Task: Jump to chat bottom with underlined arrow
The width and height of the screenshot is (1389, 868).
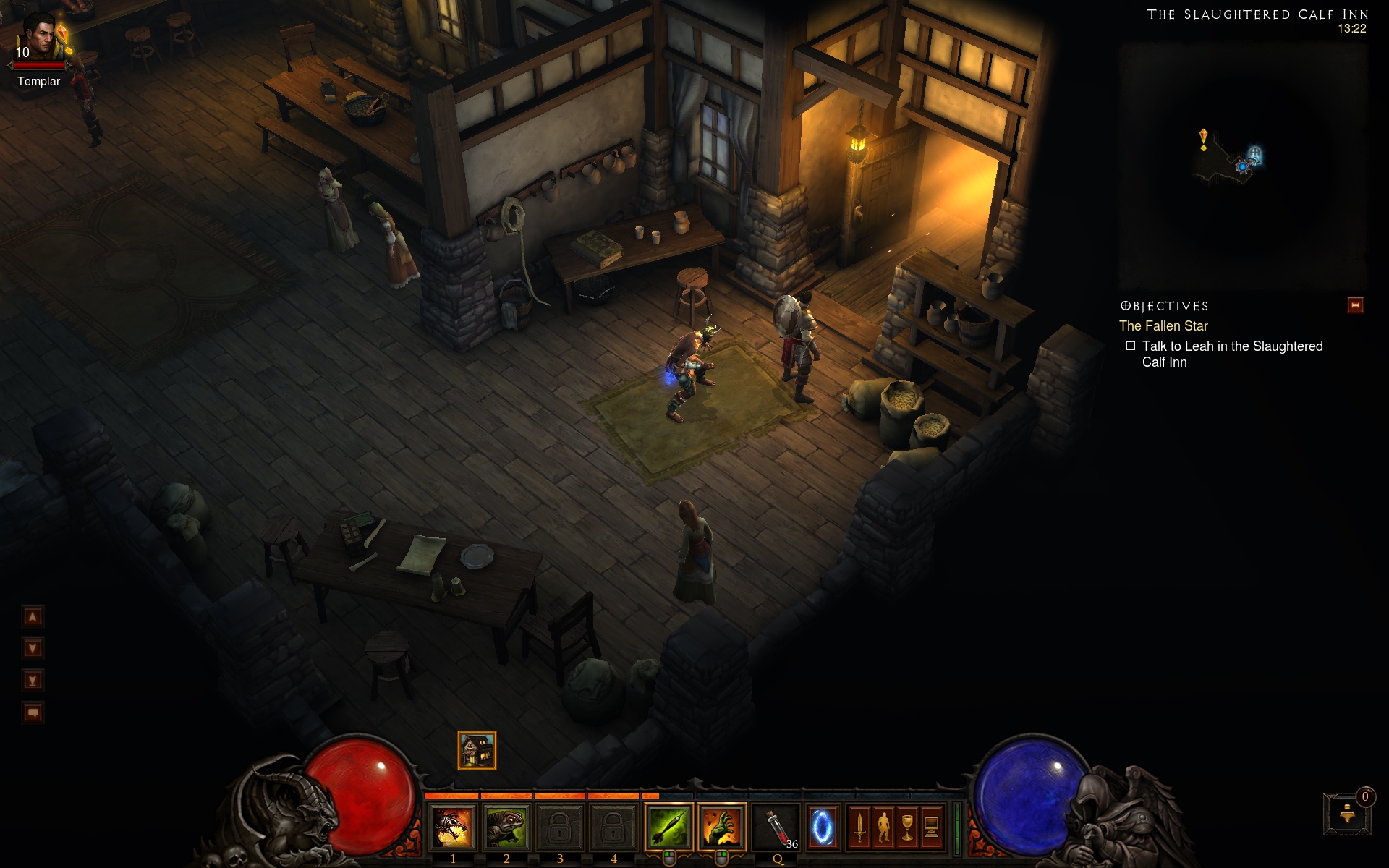Action: pos(33,680)
